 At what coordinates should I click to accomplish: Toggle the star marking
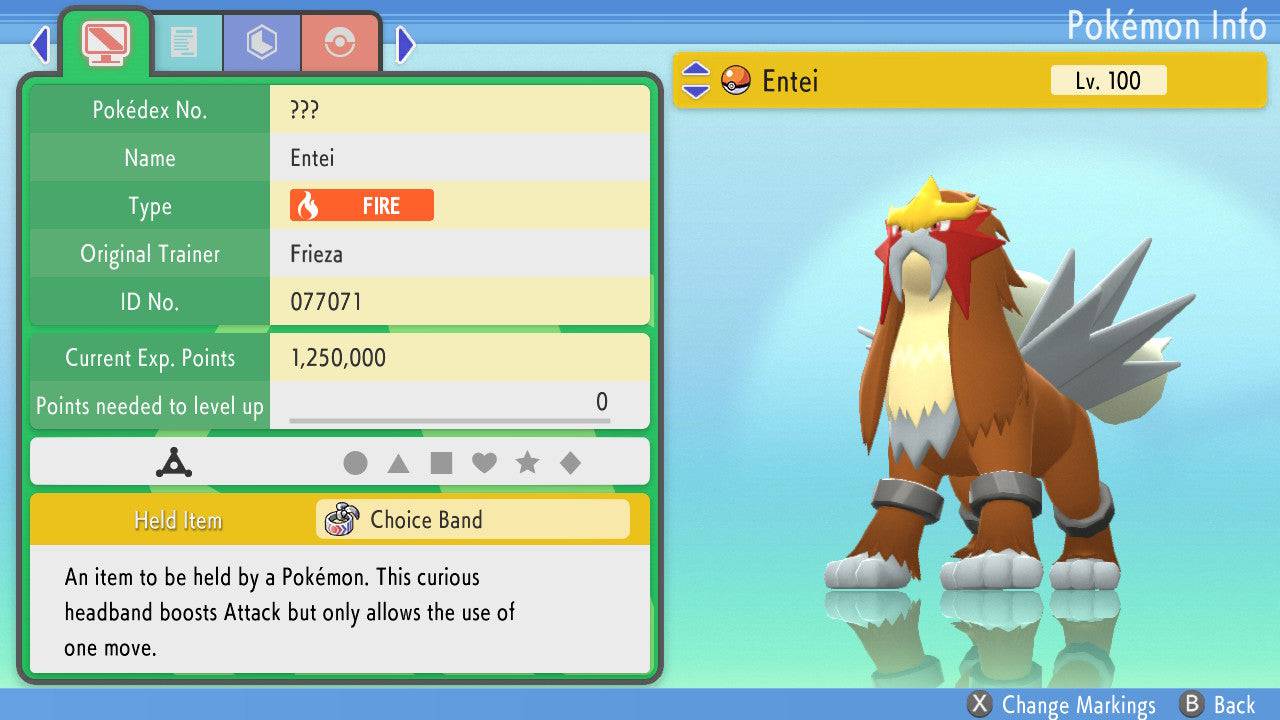pos(527,463)
